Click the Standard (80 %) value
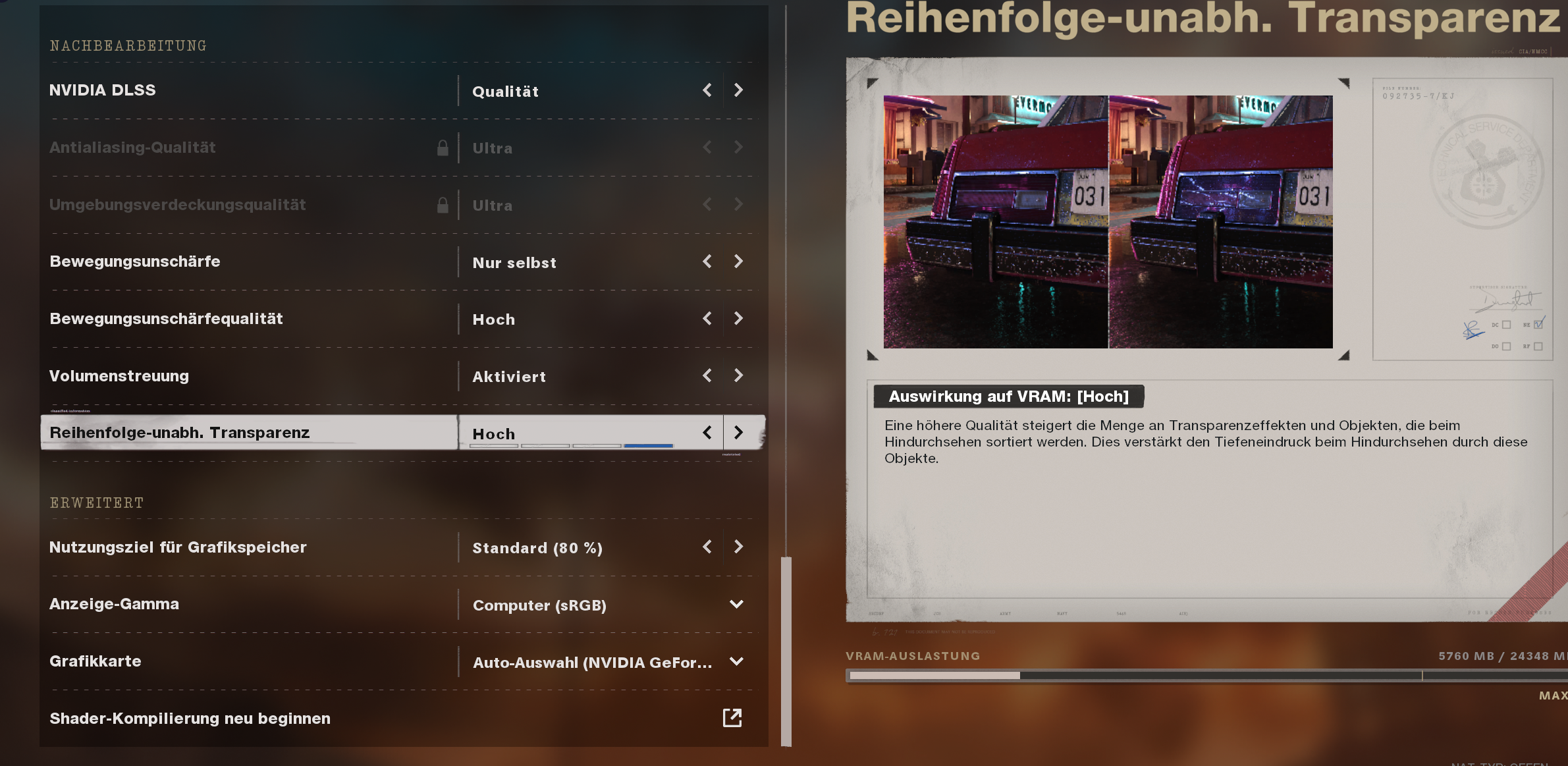The width and height of the screenshot is (1568, 766). click(537, 547)
